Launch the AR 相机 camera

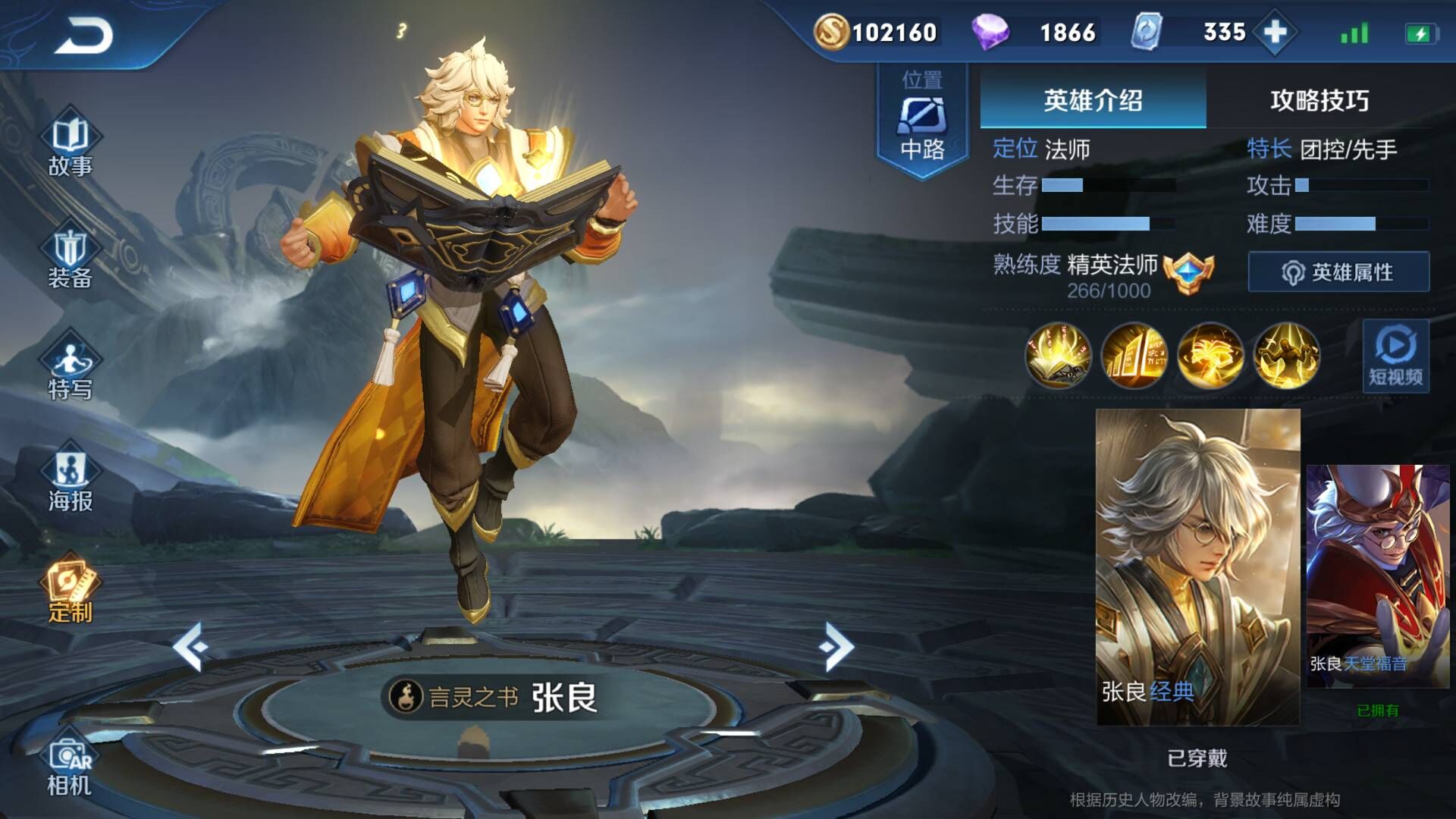70,766
